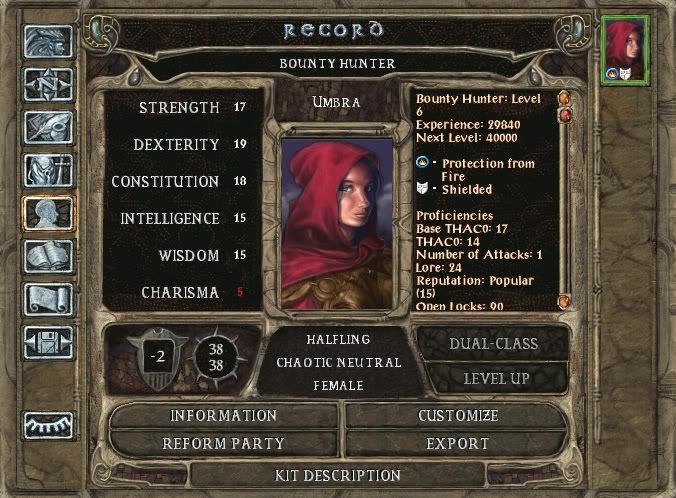Open the mage spellbook icon
The height and width of the screenshot is (498, 676).
48,256
